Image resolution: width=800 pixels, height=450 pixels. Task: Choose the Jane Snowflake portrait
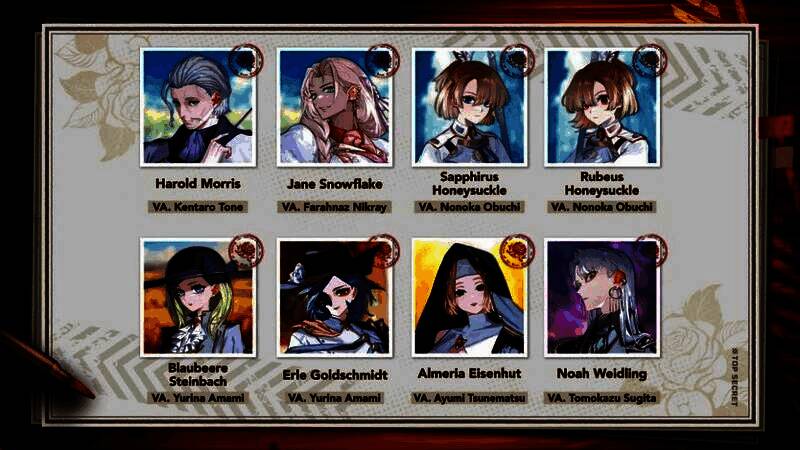pyautogui.click(x=335, y=107)
